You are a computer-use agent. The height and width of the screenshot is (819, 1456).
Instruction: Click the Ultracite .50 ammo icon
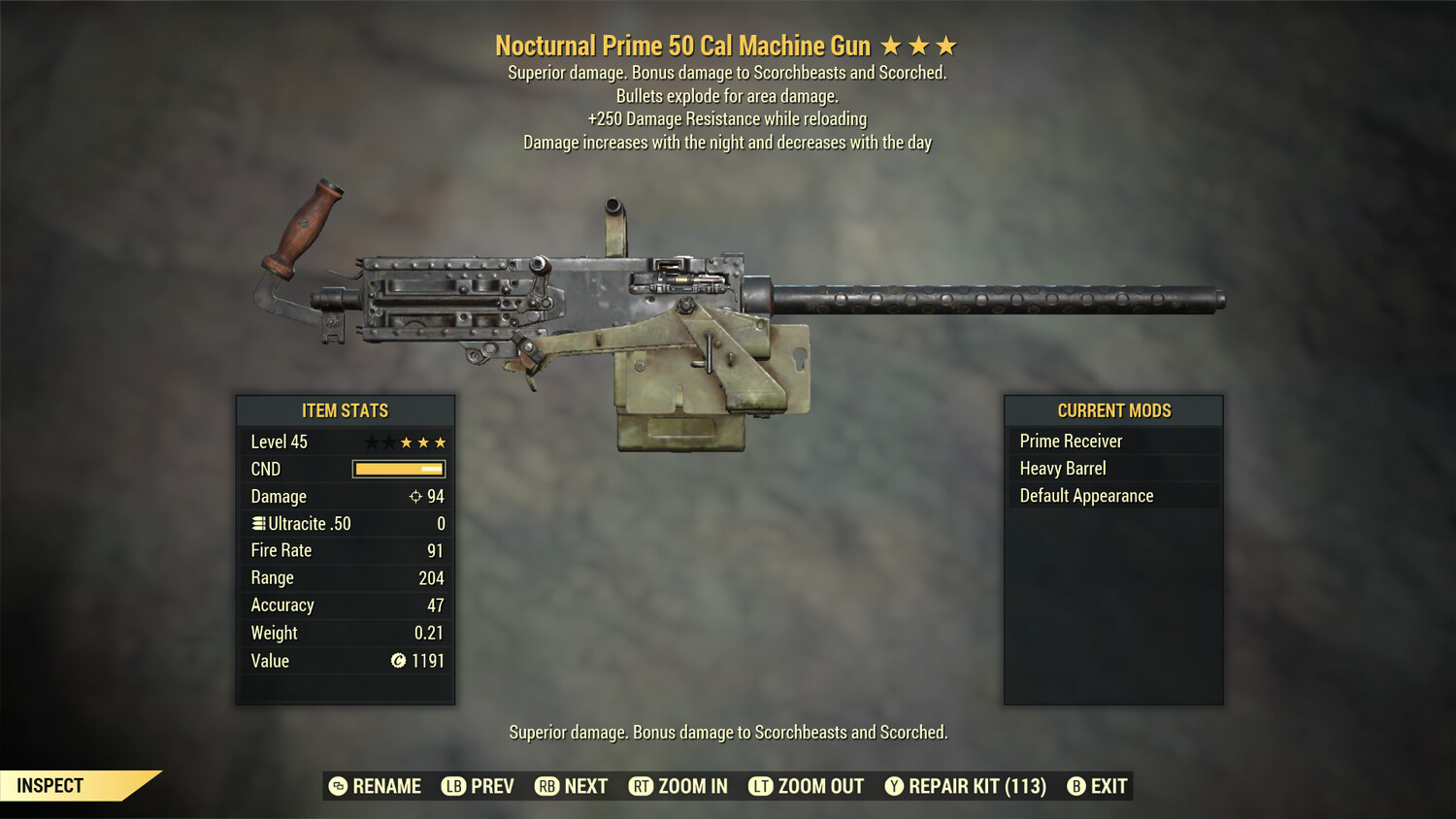click(257, 523)
